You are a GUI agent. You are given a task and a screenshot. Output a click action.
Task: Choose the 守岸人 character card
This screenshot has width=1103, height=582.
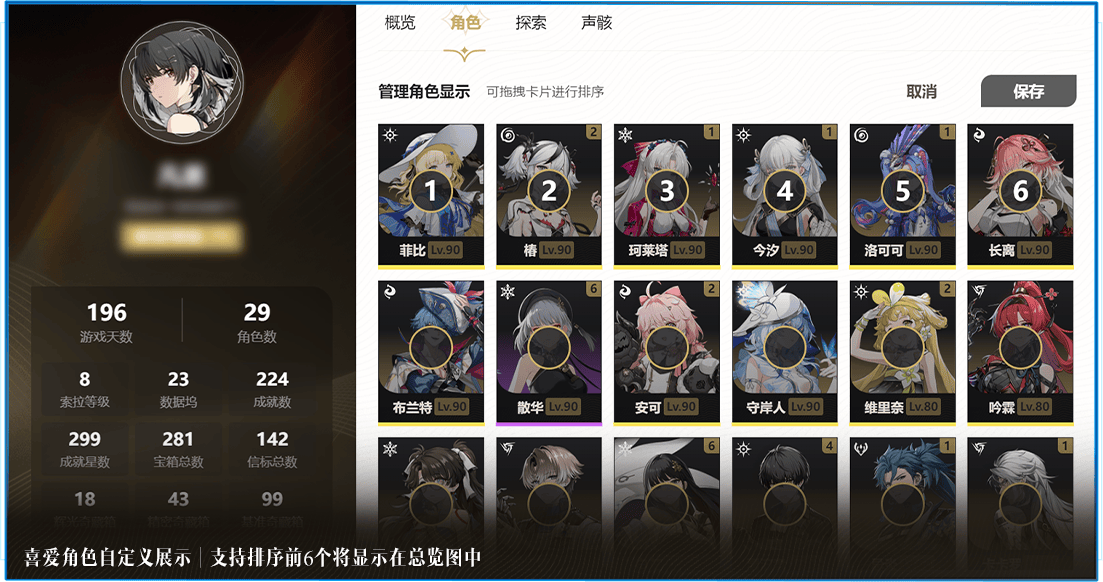point(785,350)
